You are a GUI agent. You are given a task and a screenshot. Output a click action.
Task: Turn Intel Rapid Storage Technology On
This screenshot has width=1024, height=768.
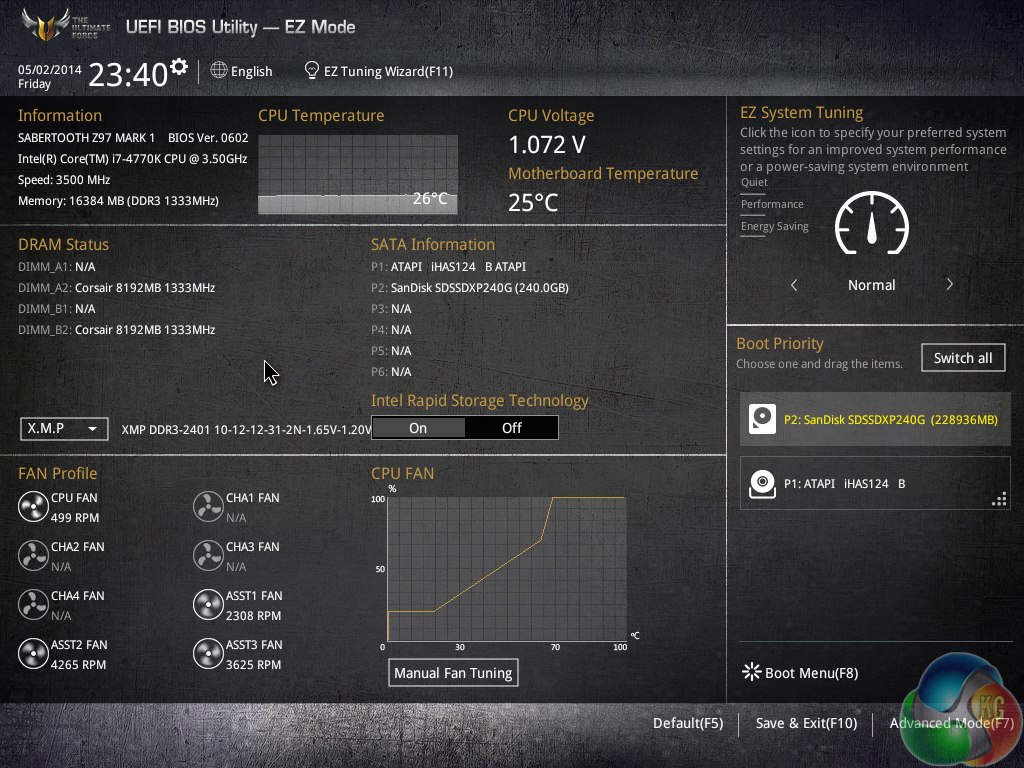(x=418, y=428)
